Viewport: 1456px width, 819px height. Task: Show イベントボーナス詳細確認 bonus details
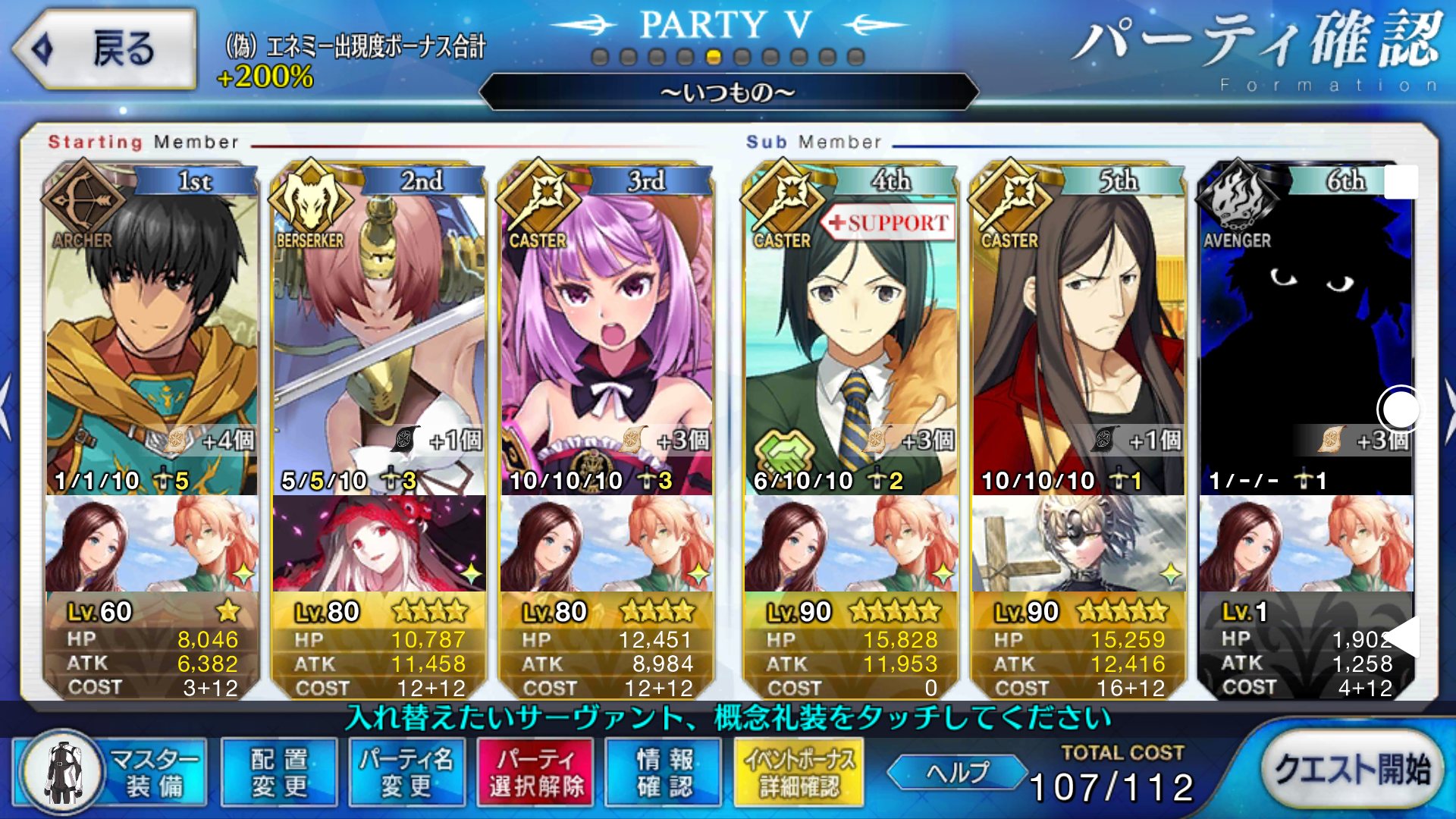[x=799, y=773]
